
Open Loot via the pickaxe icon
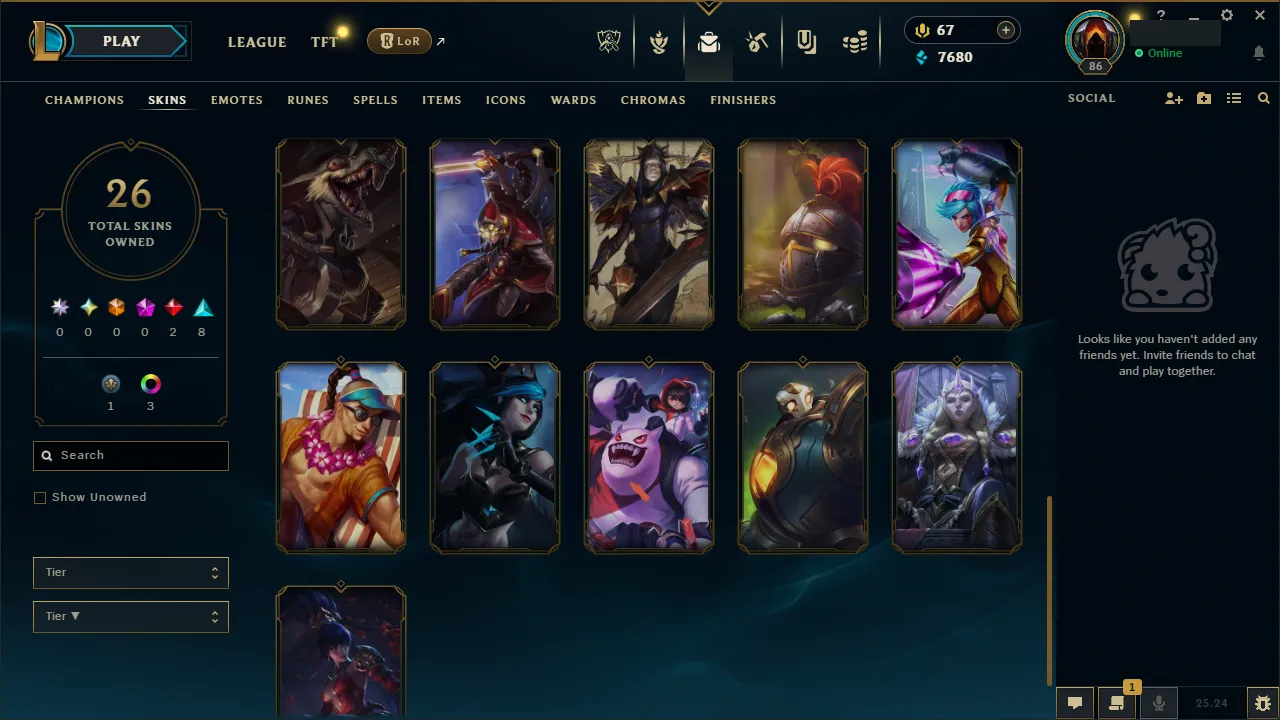[757, 40]
